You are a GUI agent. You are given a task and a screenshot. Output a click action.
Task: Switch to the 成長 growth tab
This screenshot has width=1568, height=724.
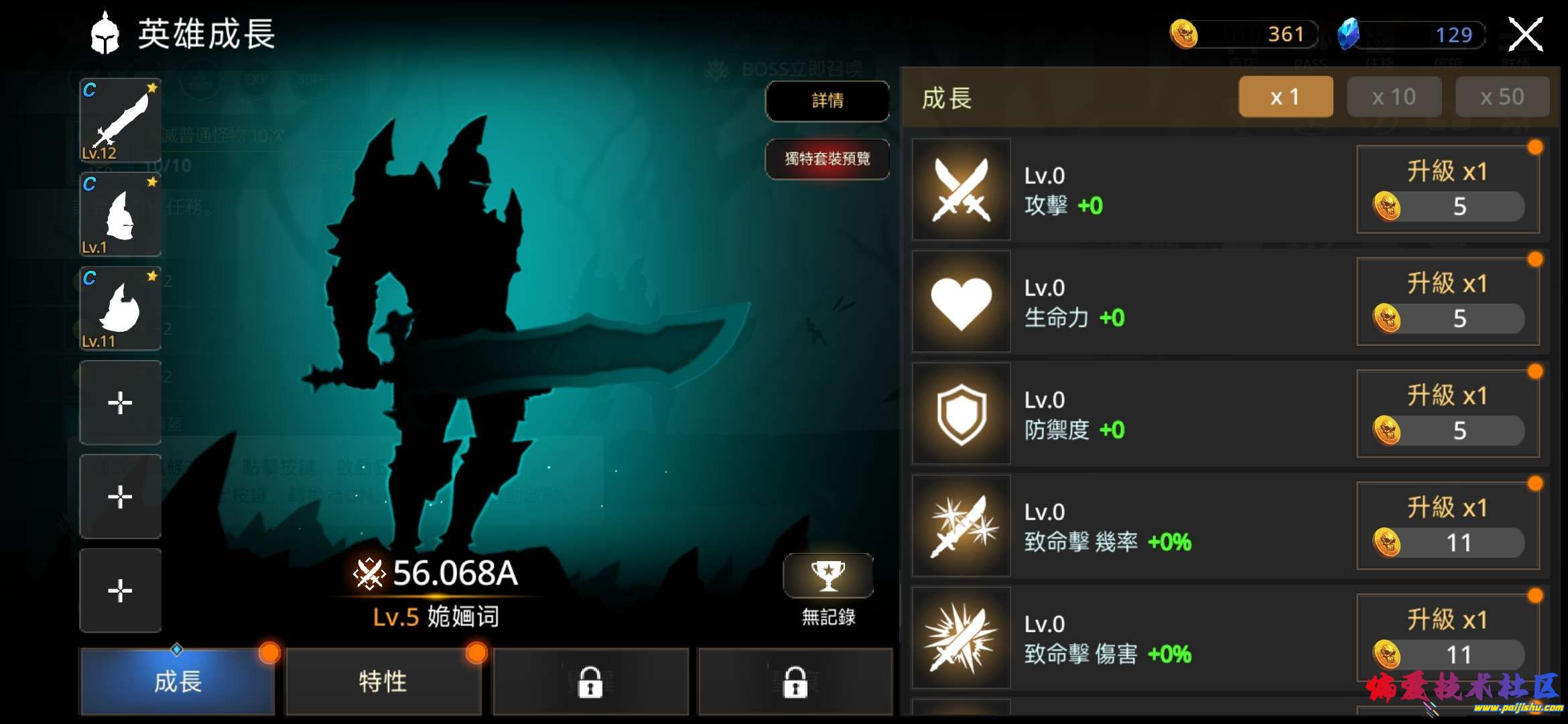pyautogui.click(x=178, y=682)
